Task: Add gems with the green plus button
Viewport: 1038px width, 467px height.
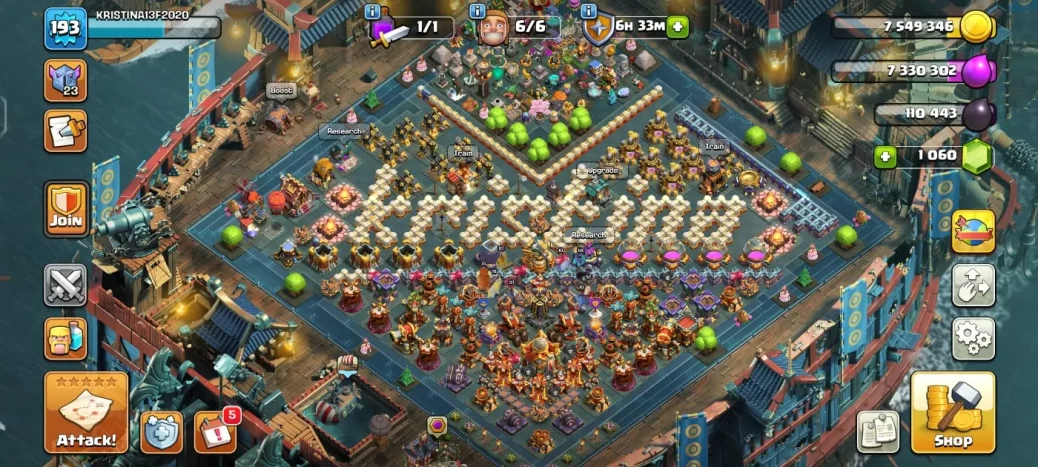Action: [885, 156]
